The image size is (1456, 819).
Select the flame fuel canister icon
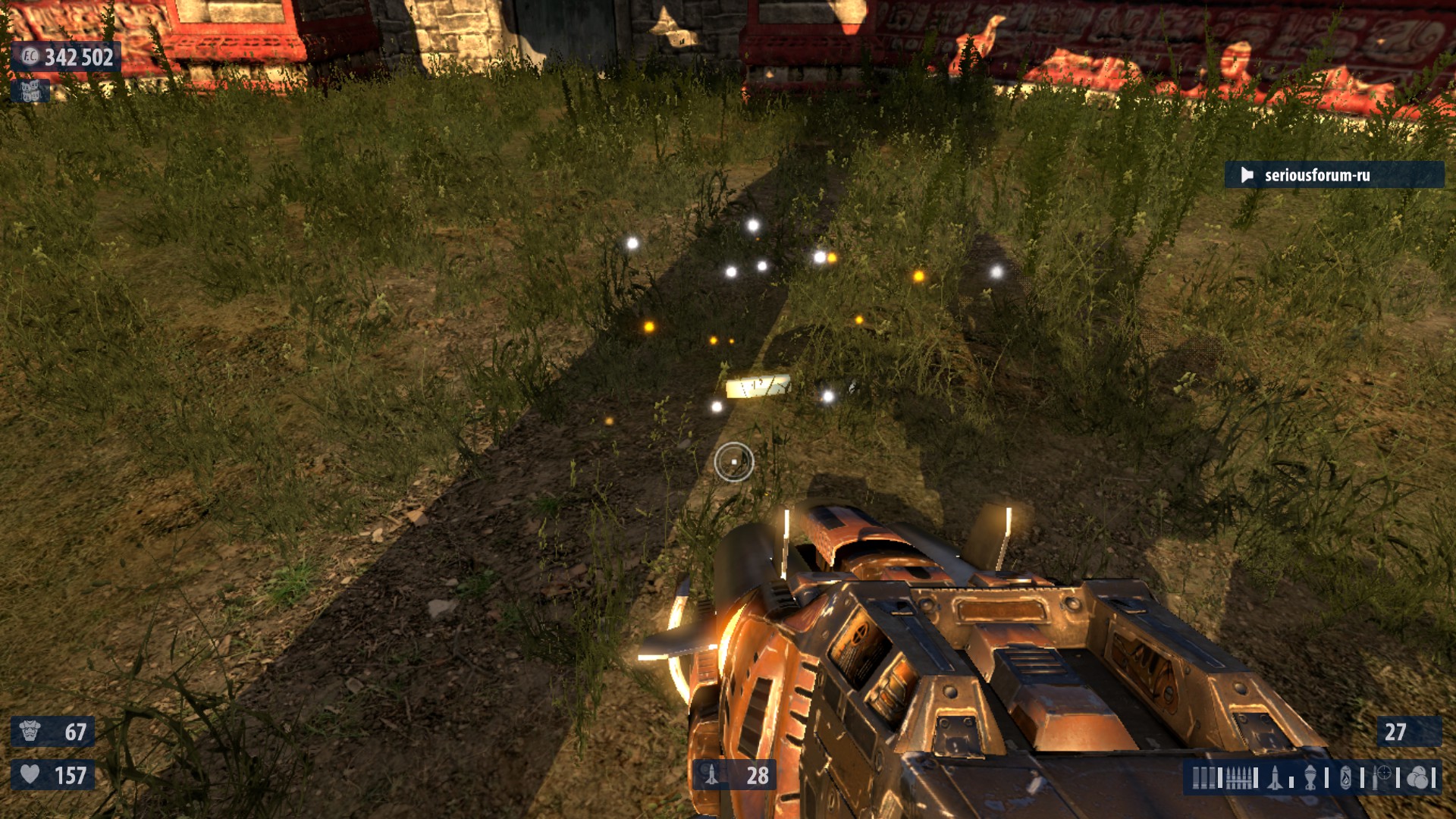(1346, 778)
